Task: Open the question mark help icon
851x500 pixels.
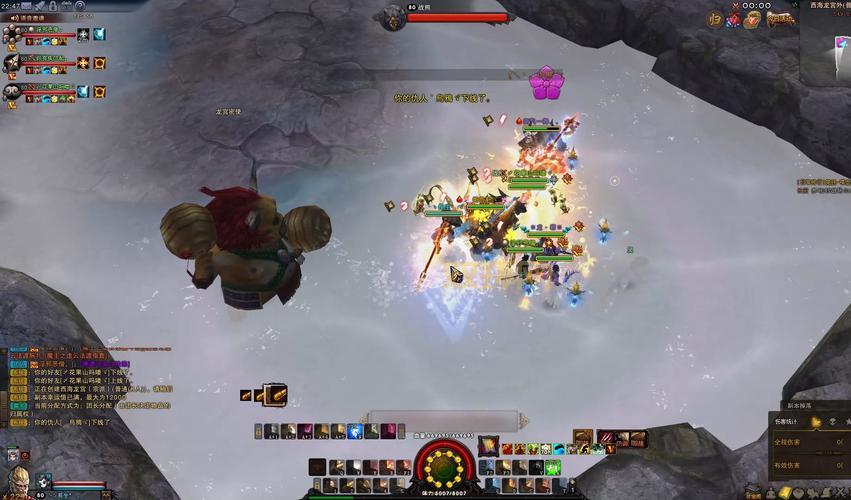Action: click(80, 6)
